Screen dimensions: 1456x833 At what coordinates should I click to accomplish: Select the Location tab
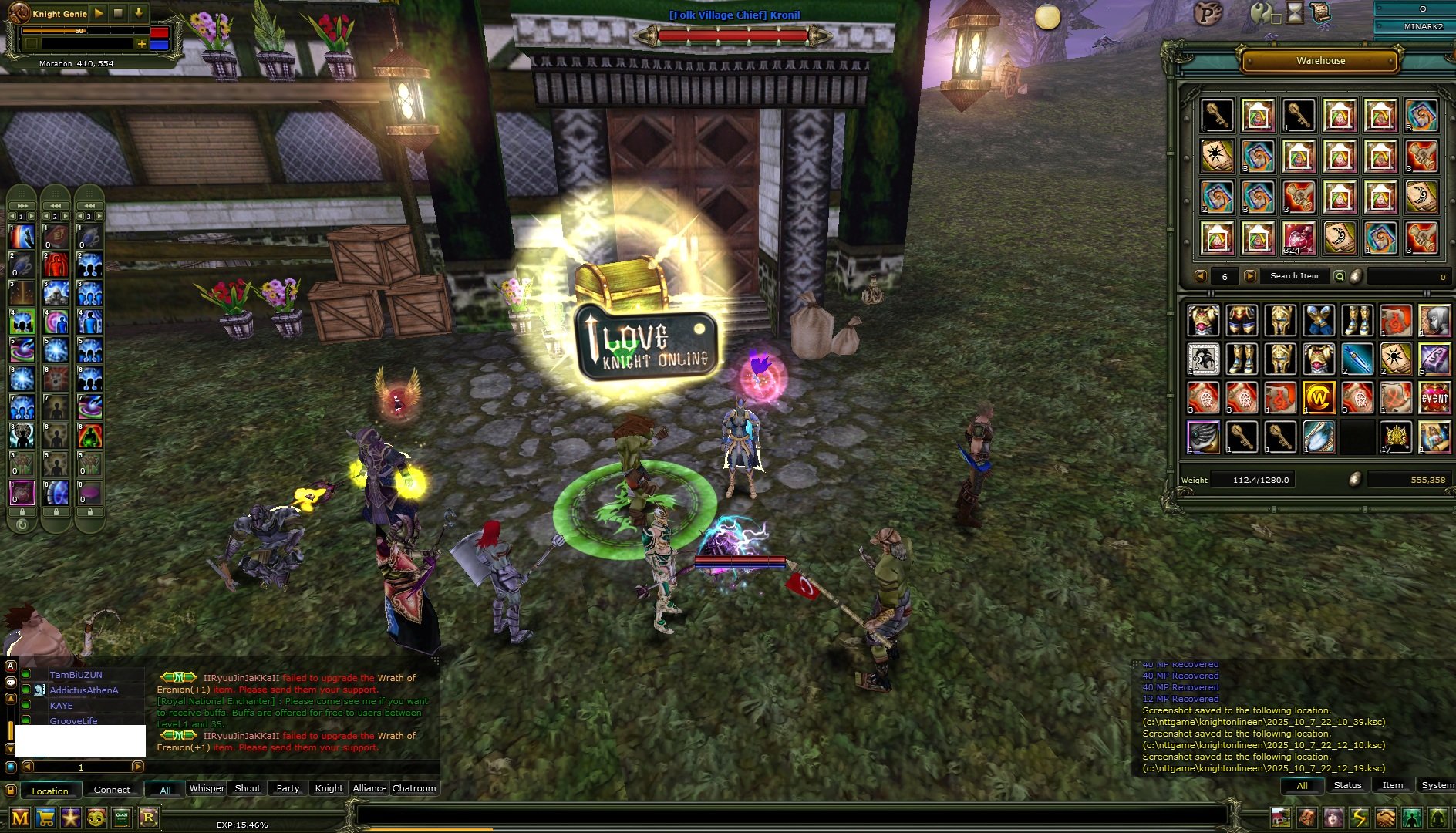(x=50, y=791)
